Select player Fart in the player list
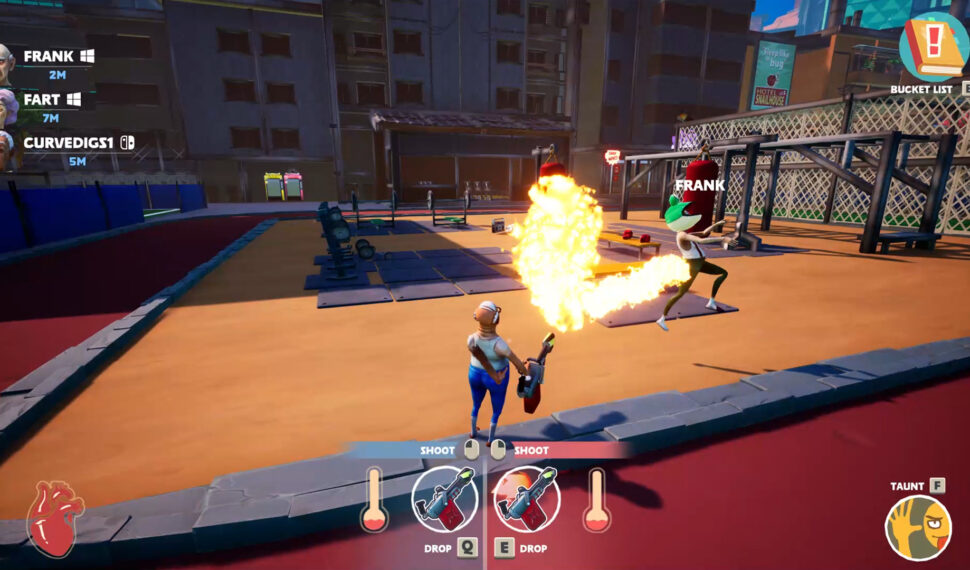 (x=42, y=100)
